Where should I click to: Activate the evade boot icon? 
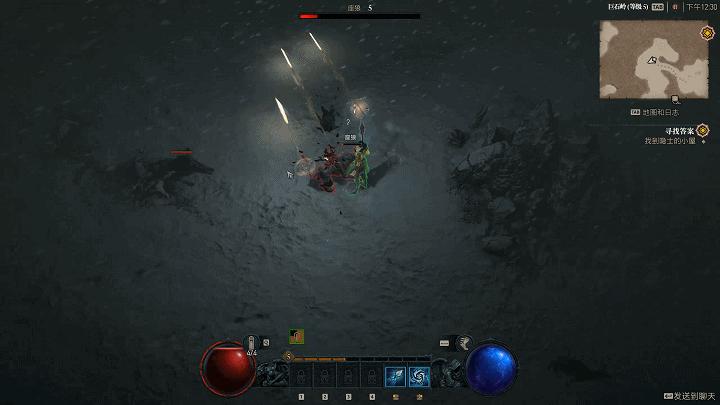(465, 343)
